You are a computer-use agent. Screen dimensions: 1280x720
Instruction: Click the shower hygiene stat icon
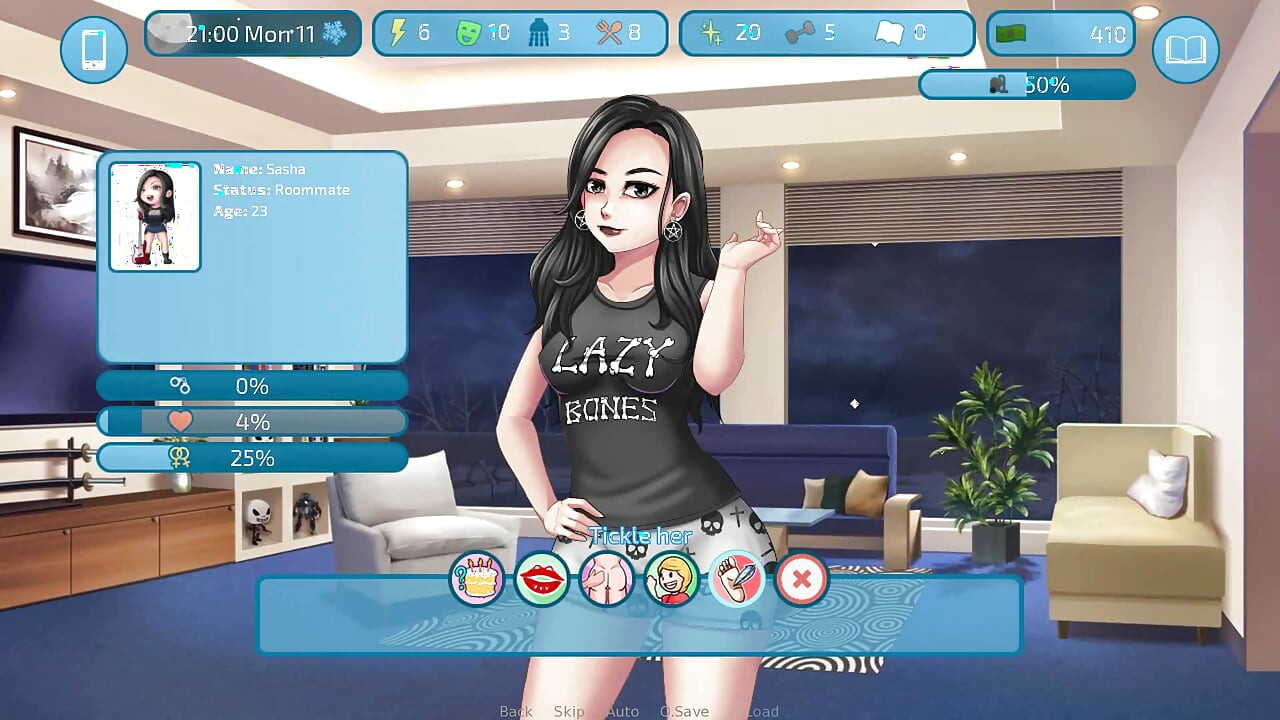(538, 32)
